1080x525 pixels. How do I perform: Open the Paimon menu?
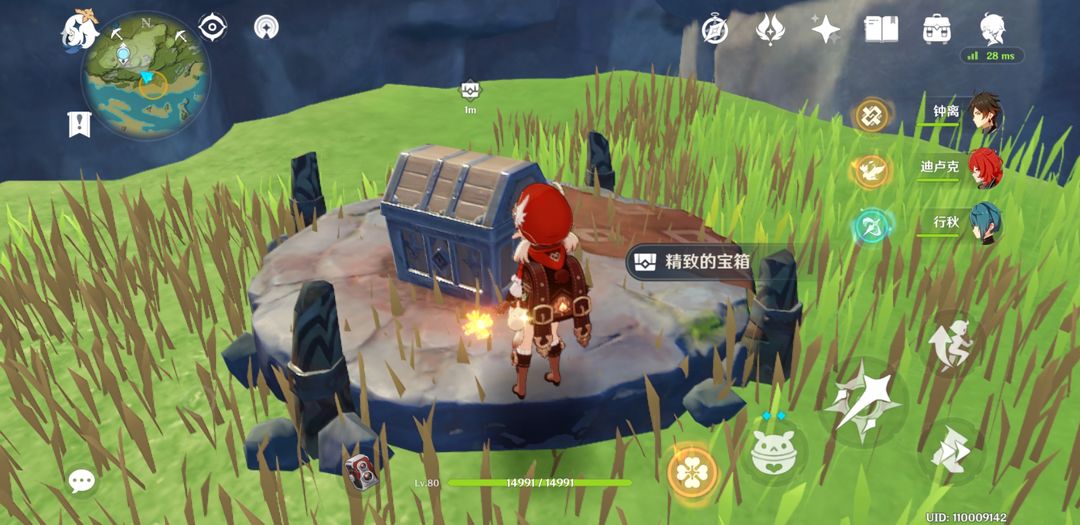80,29
